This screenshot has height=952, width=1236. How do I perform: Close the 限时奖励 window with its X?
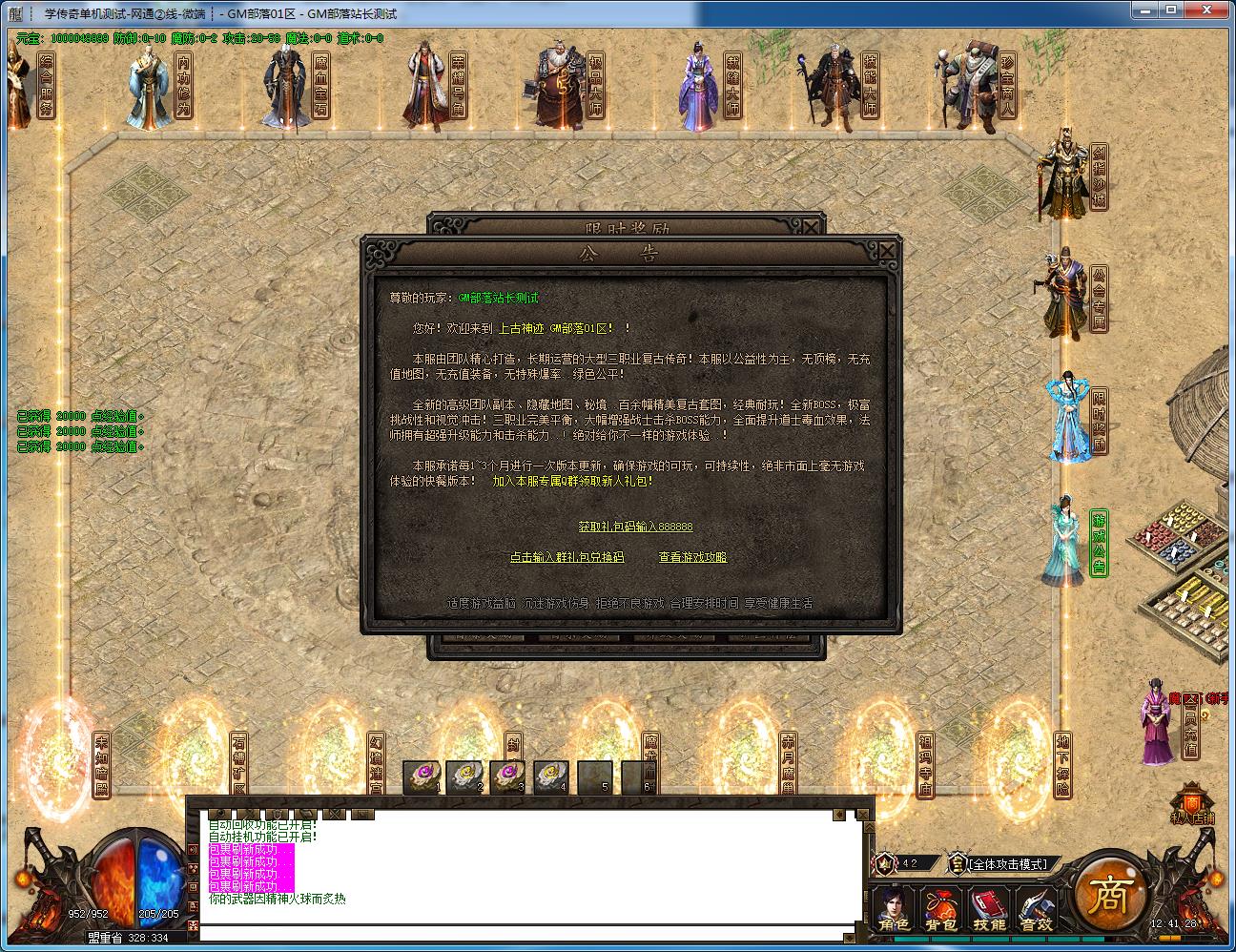click(x=810, y=226)
